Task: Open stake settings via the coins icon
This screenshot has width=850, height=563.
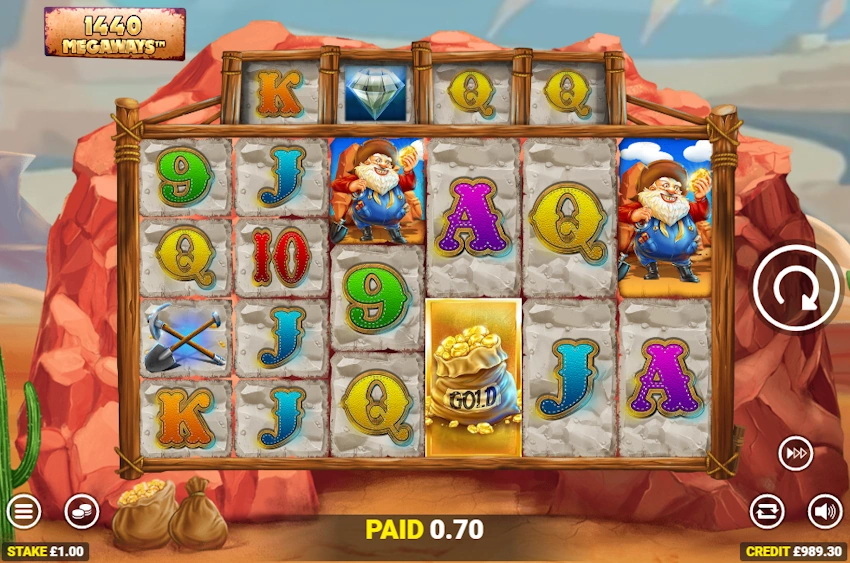Action: [x=82, y=512]
